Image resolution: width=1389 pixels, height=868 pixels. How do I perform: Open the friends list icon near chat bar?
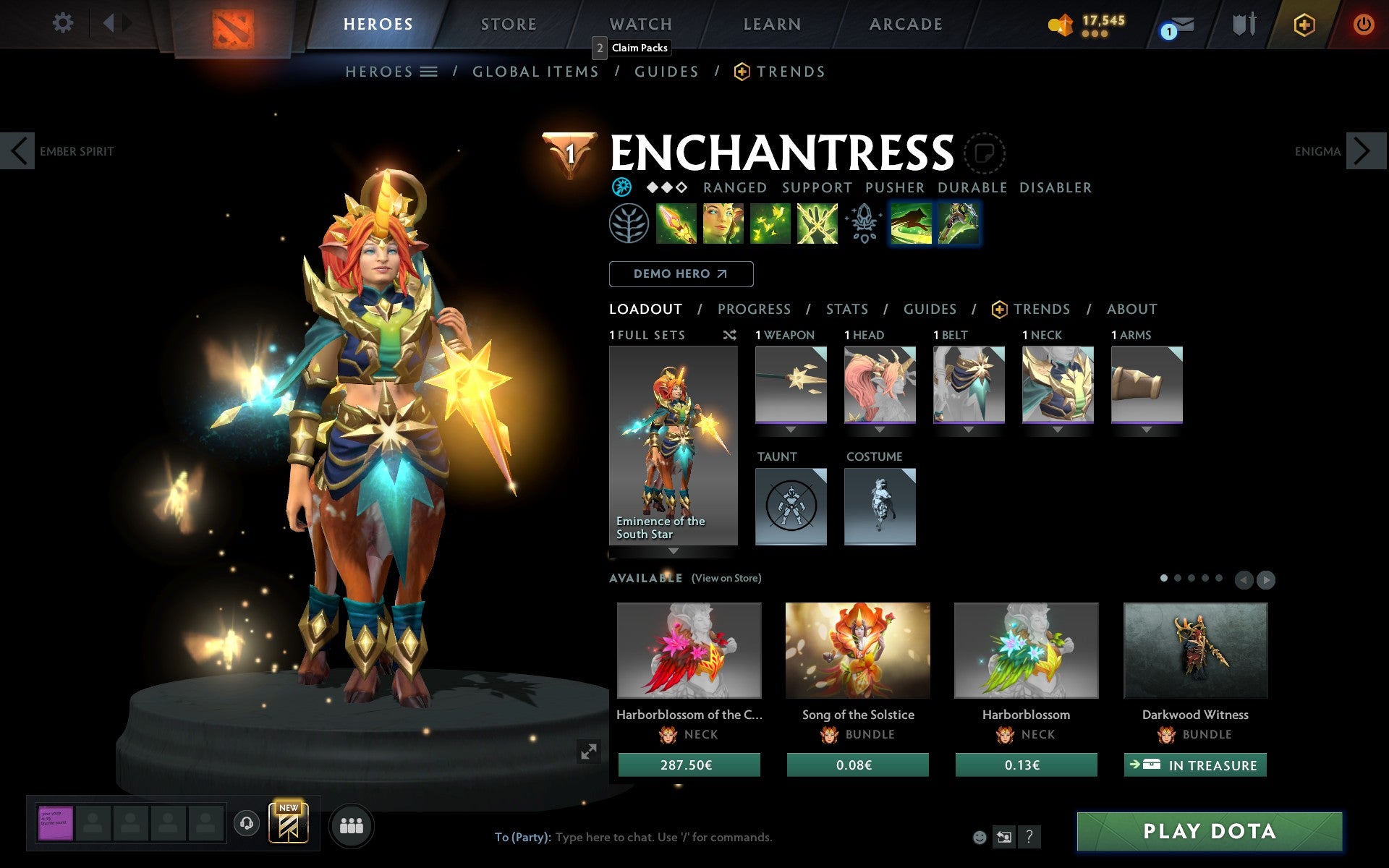[x=352, y=825]
